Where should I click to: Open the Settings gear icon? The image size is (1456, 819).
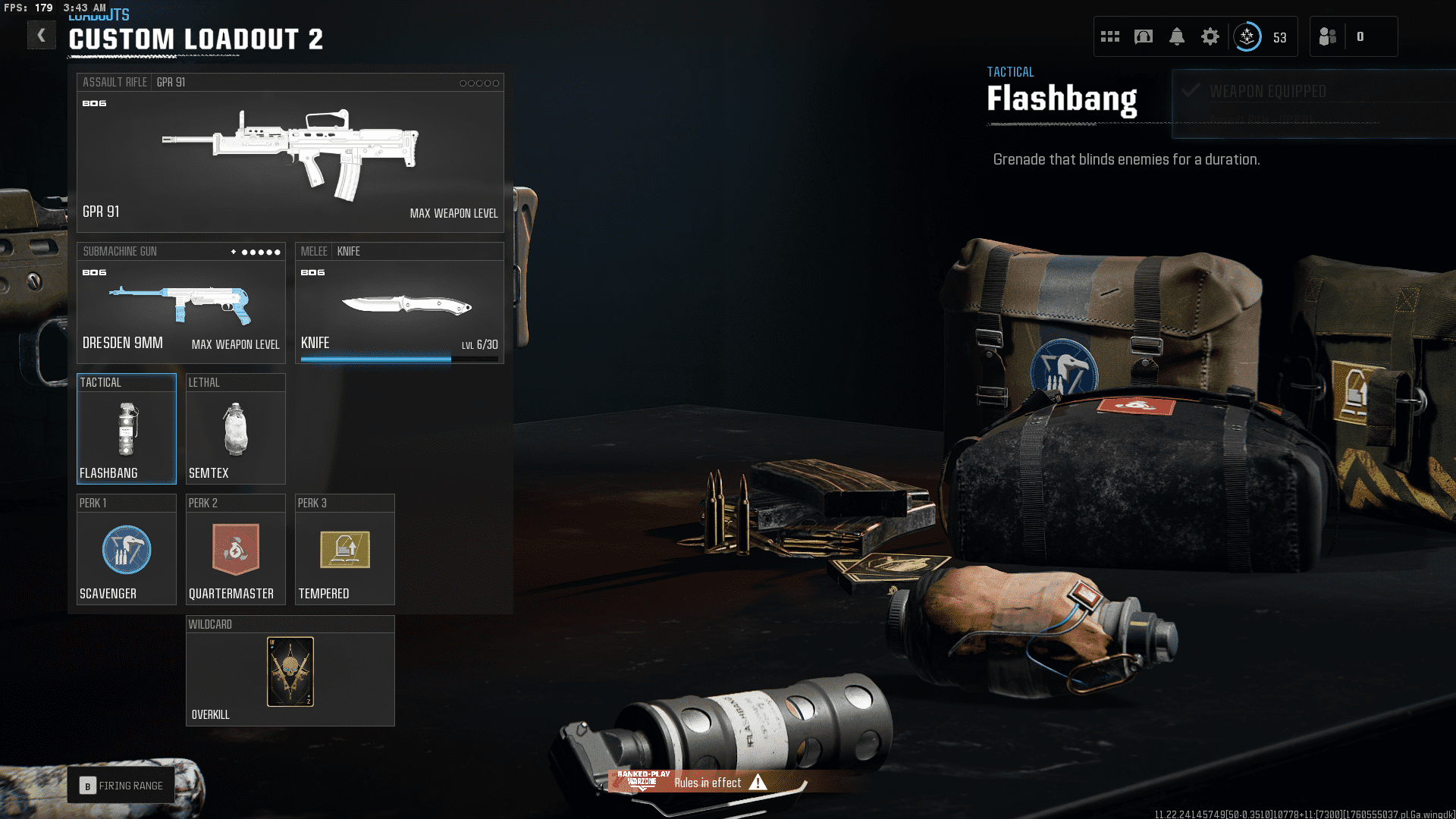[x=1210, y=36]
